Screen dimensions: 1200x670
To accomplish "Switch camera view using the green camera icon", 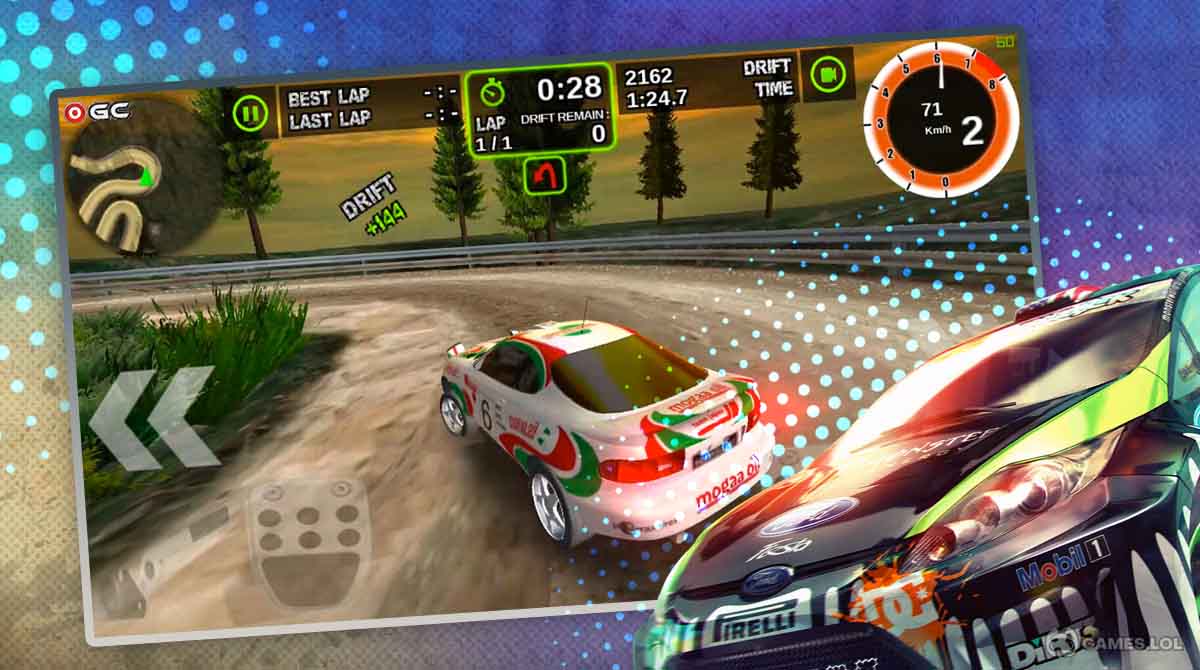I will [827, 74].
